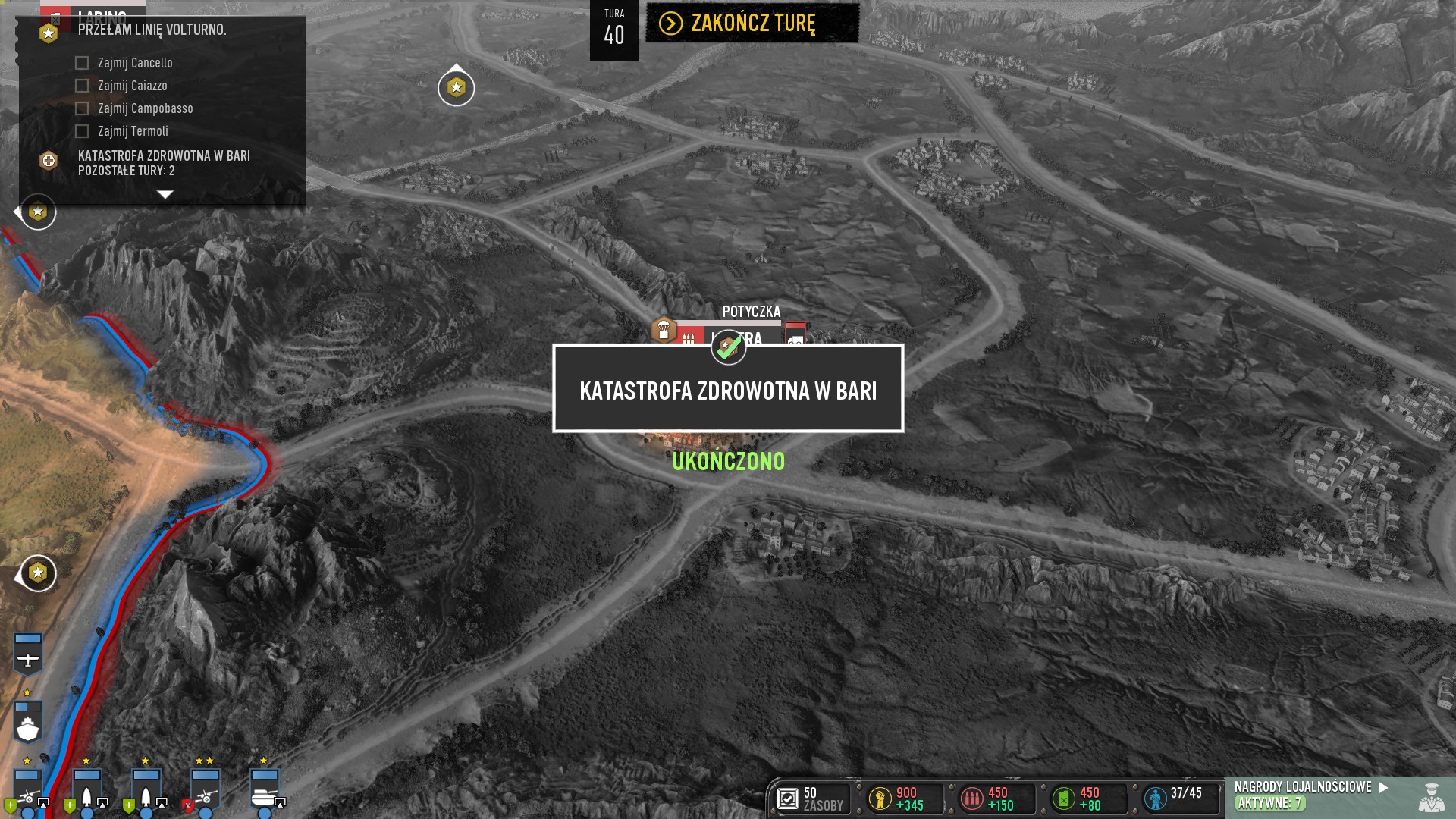Click the parachute supply icon near Potyczka
Image resolution: width=1456 pixels, height=819 pixels.
[x=664, y=330]
